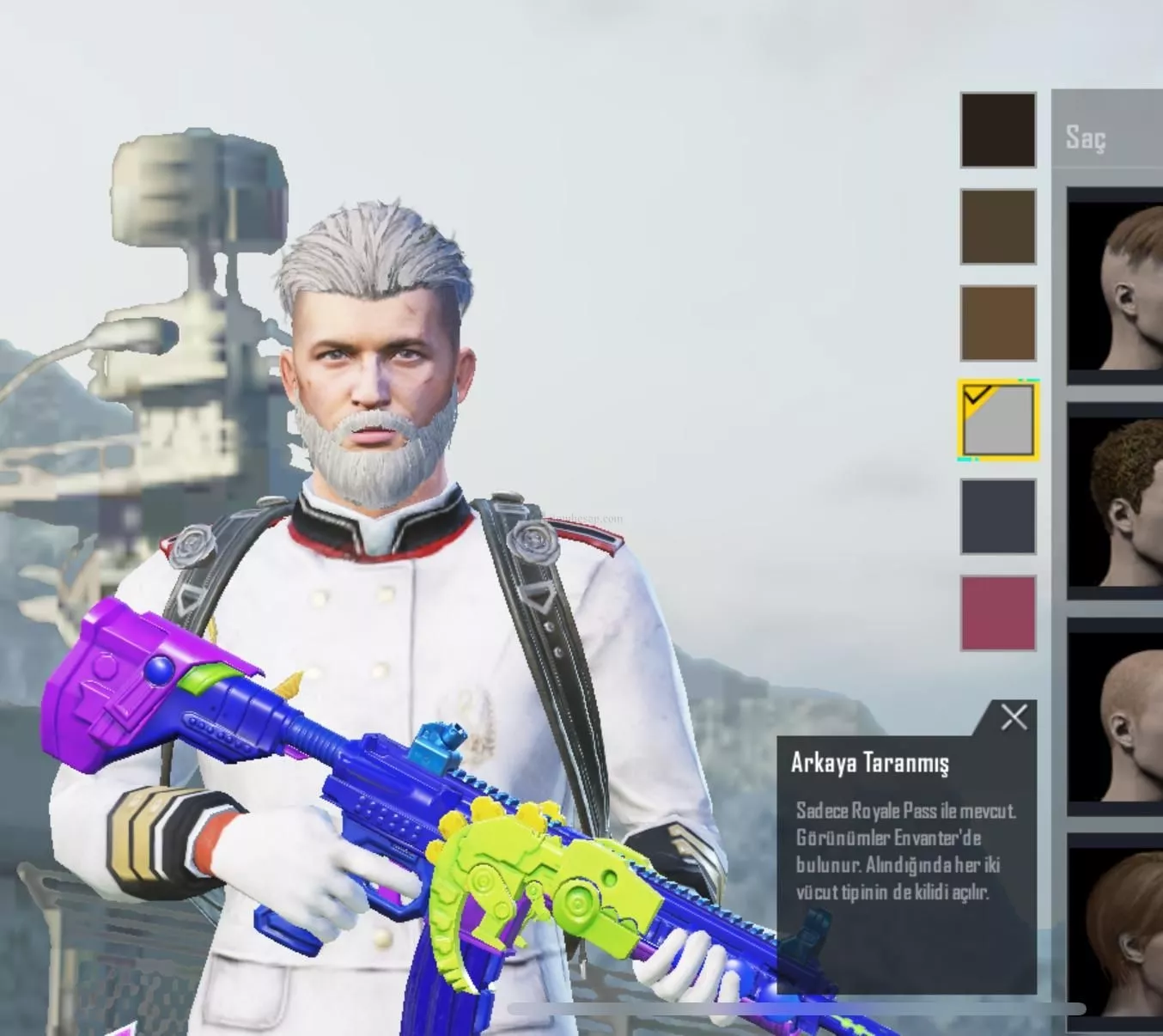
Task: Choose the black hair color swatch
Action: coord(997,130)
